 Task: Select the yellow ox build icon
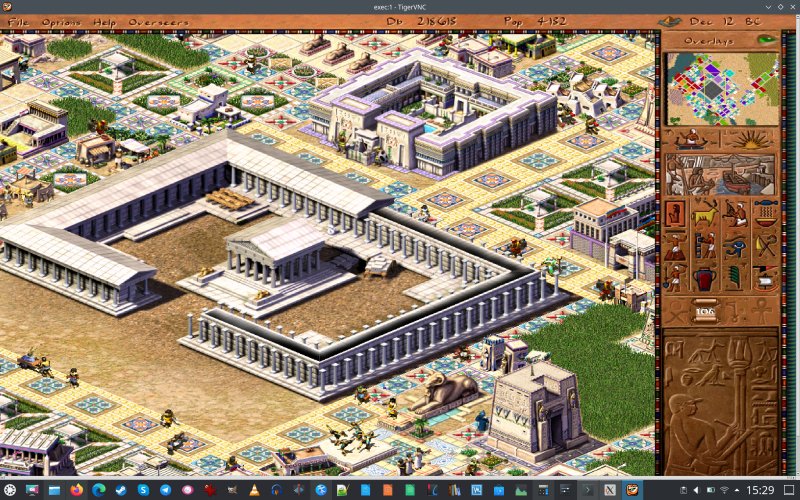[706, 213]
